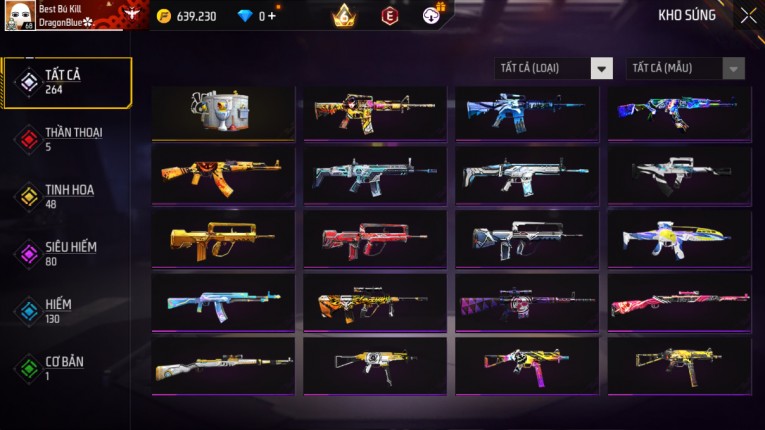765x430 pixels.
Task: Choose the blue rifle with purple swirls
Action: click(679, 112)
